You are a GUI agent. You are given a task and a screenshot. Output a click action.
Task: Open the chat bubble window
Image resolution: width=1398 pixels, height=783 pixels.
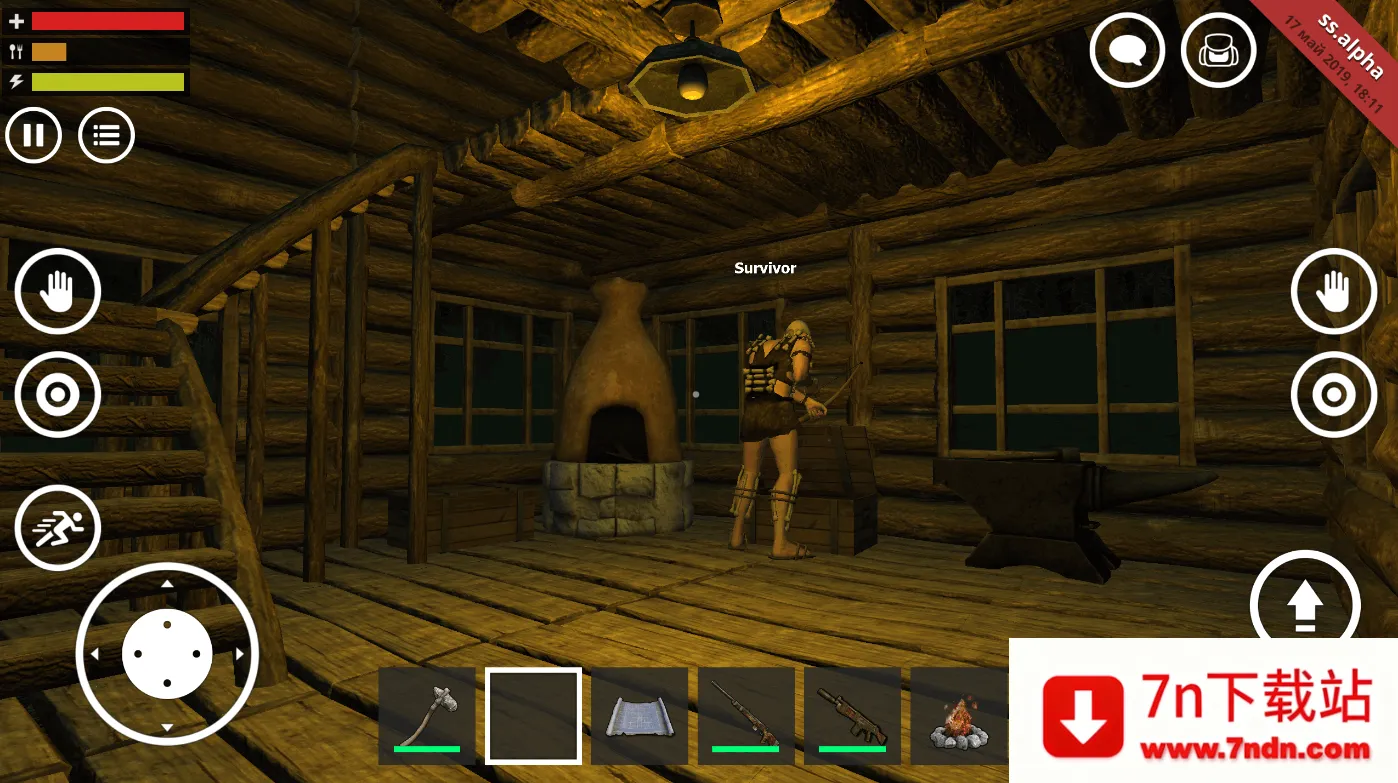1127,50
